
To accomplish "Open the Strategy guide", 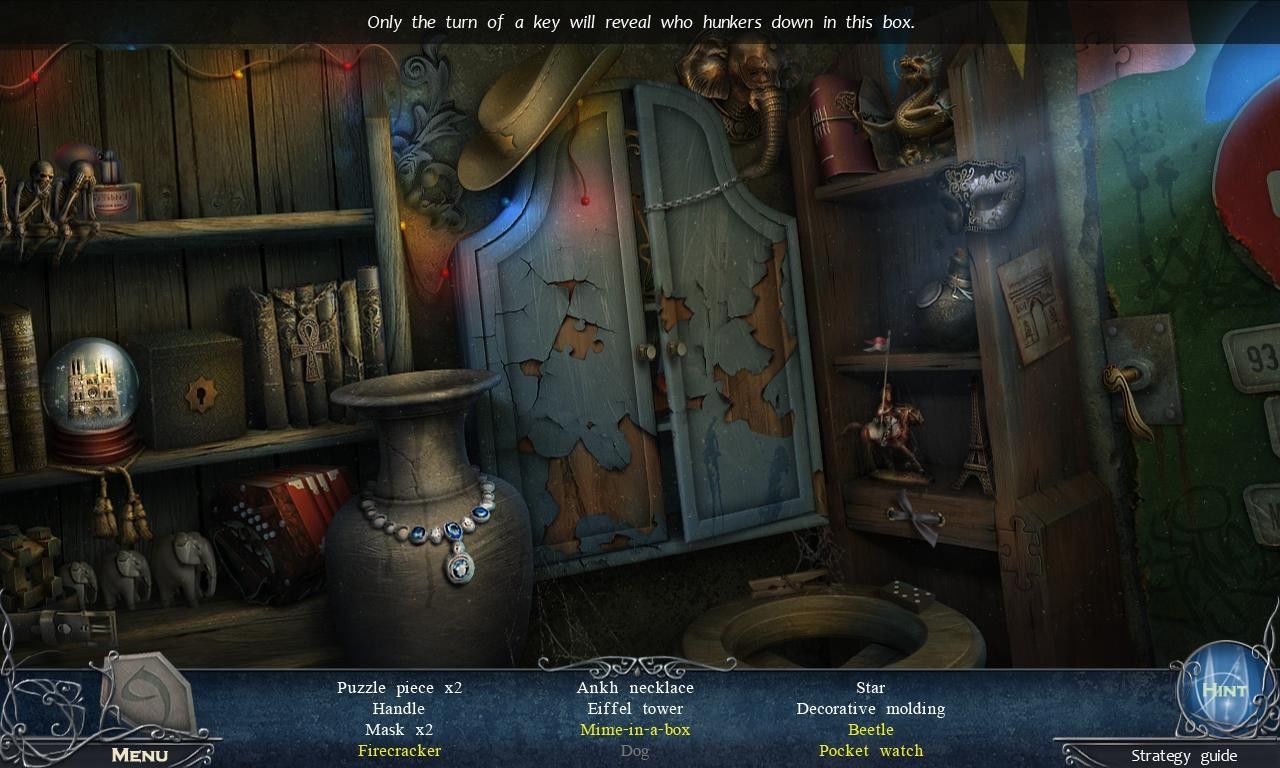I will coord(1184,756).
